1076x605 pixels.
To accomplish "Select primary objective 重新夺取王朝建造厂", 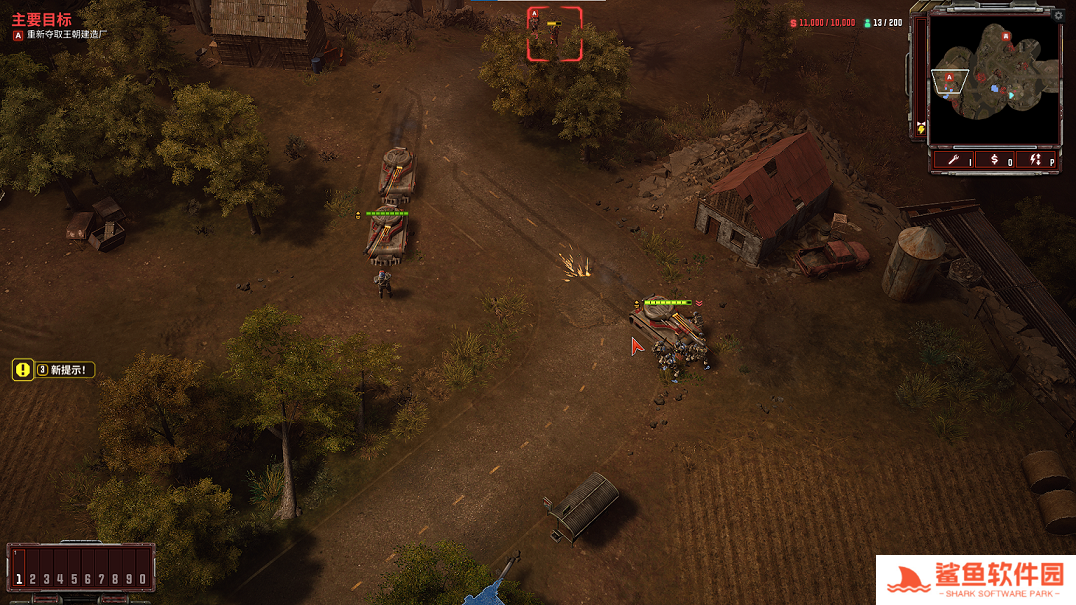I will click(60, 35).
